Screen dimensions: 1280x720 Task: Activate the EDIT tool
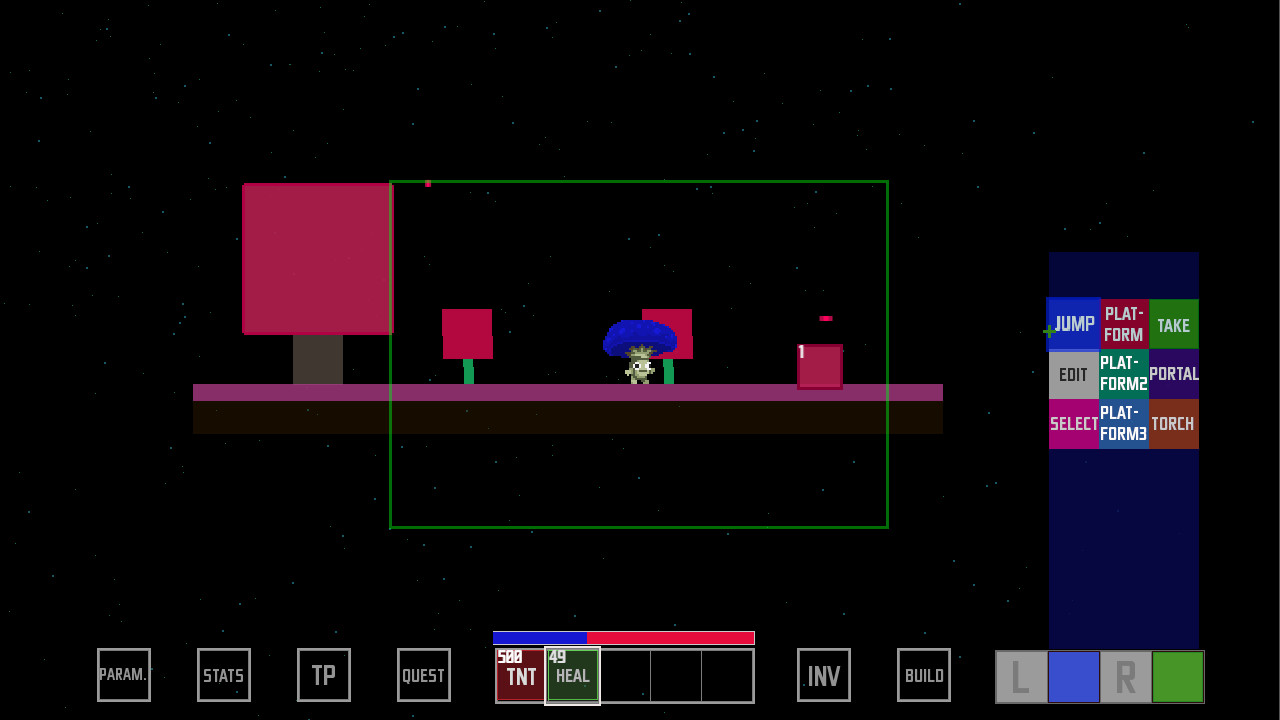1073,374
